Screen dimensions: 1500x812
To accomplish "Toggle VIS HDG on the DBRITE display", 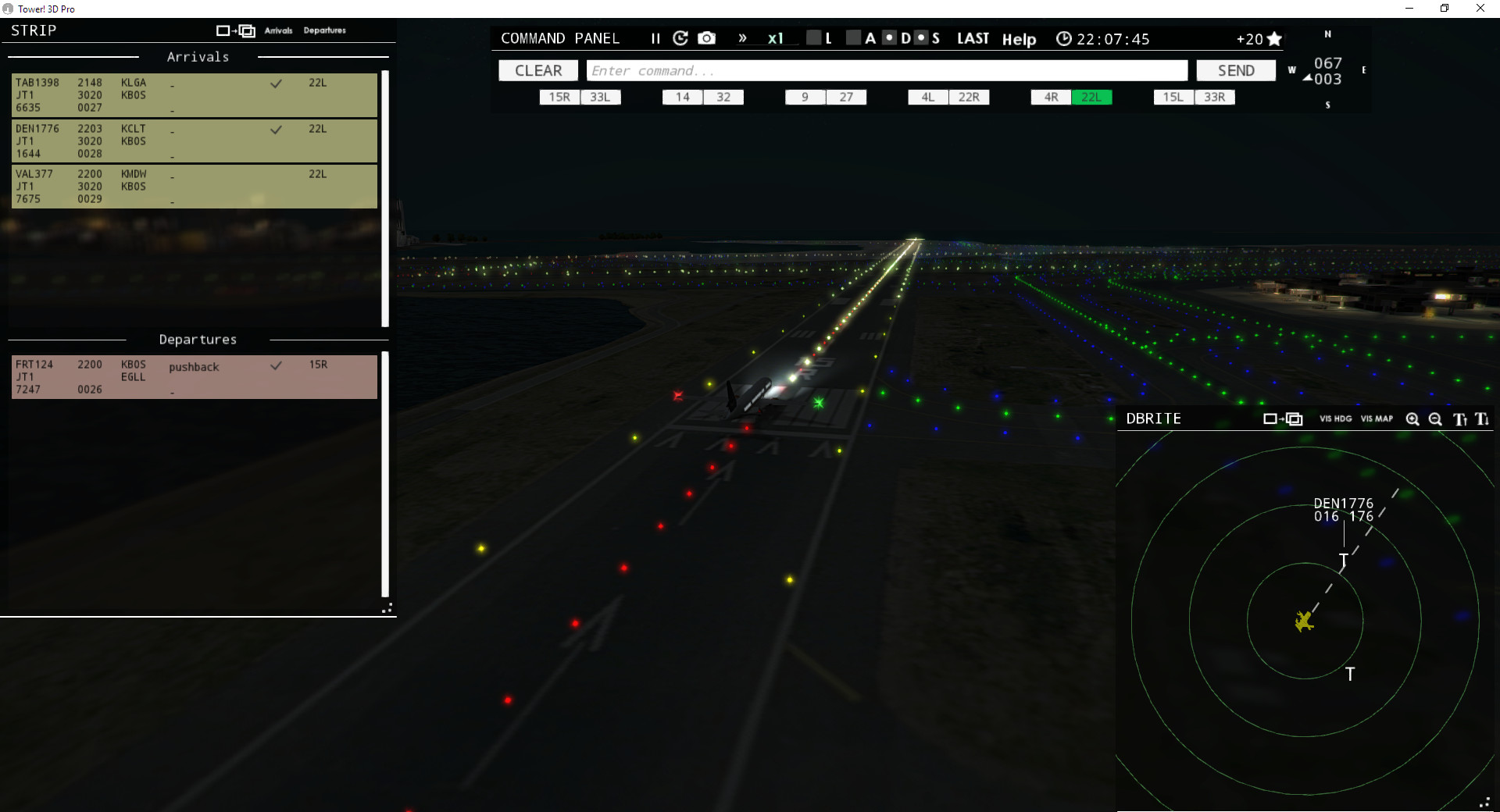I will (x=1335, y=418).
